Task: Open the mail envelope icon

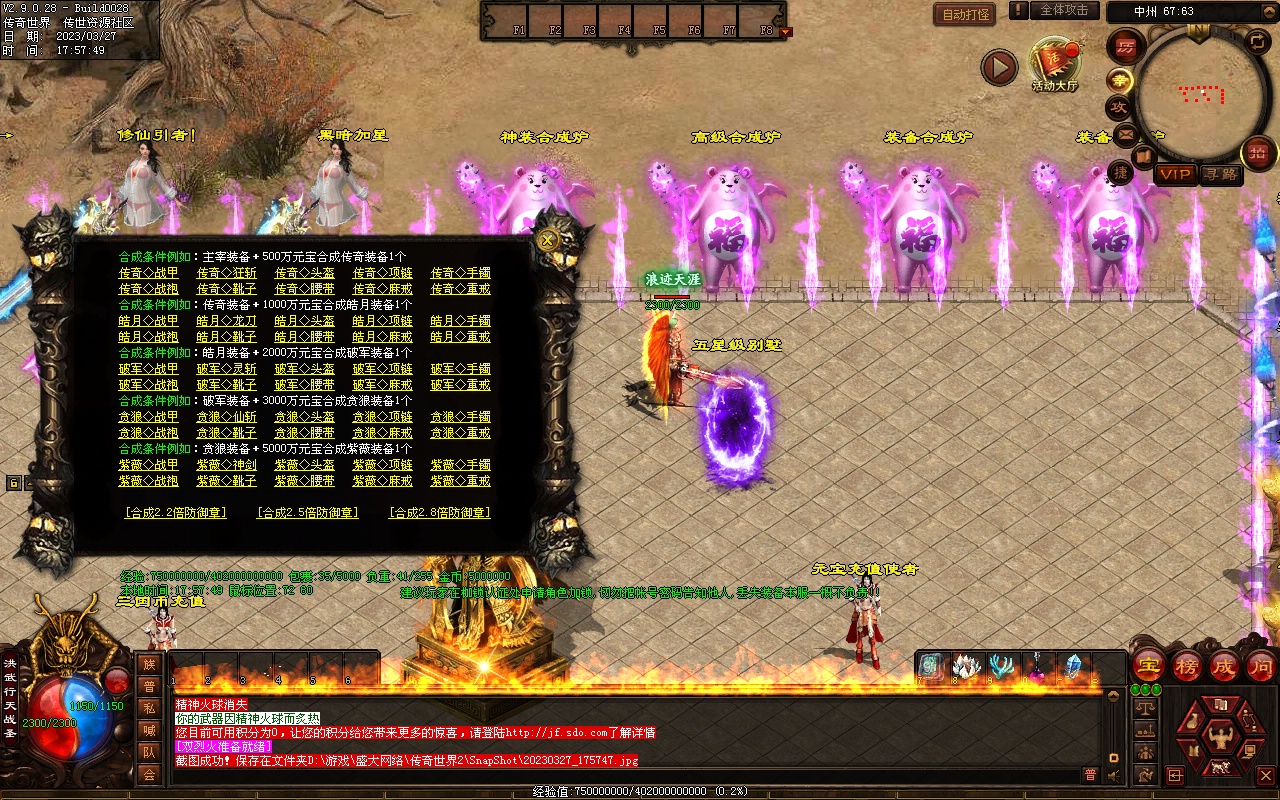Action: [1126, 133]
